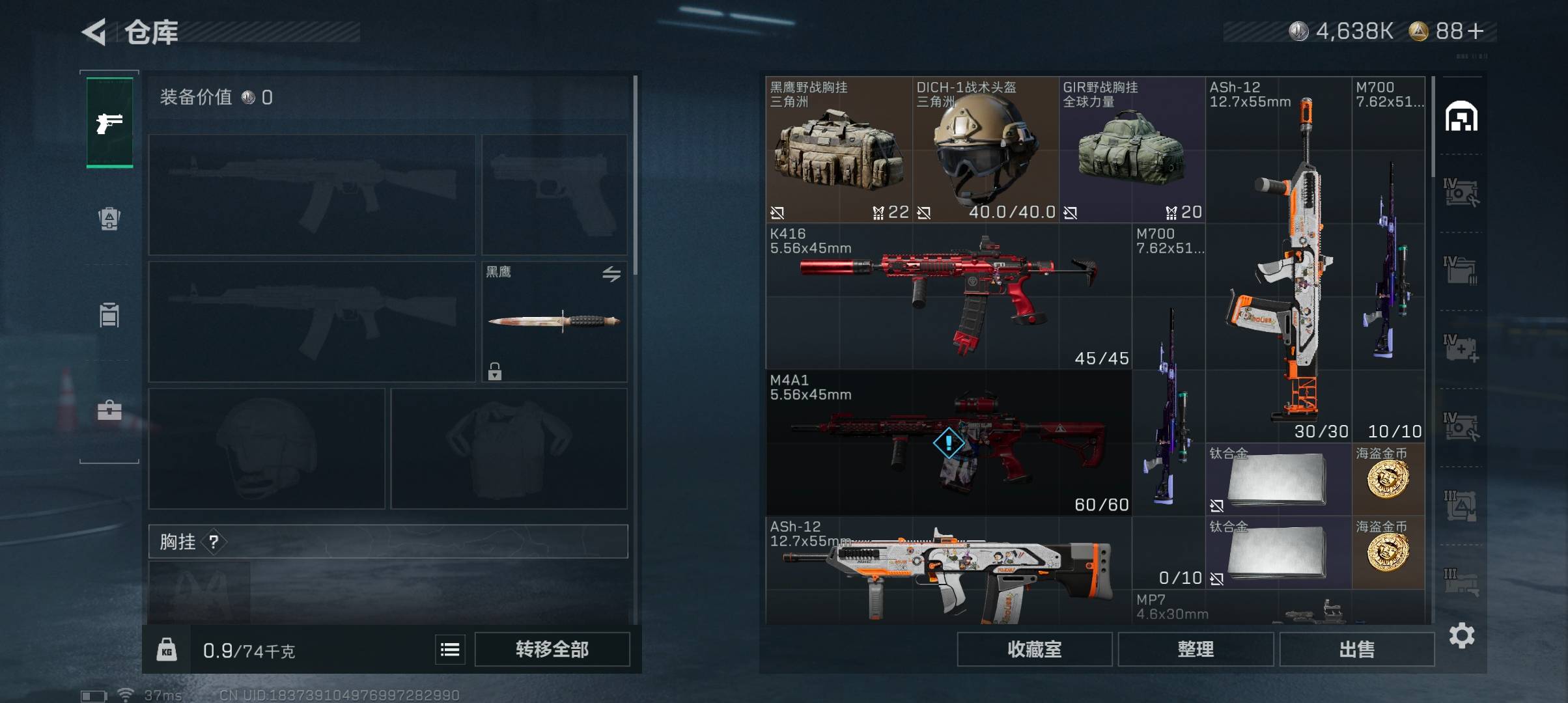The image size is (1568, 703).
Task: Add currency with the plus sign
Action: tap(1476, 31)
